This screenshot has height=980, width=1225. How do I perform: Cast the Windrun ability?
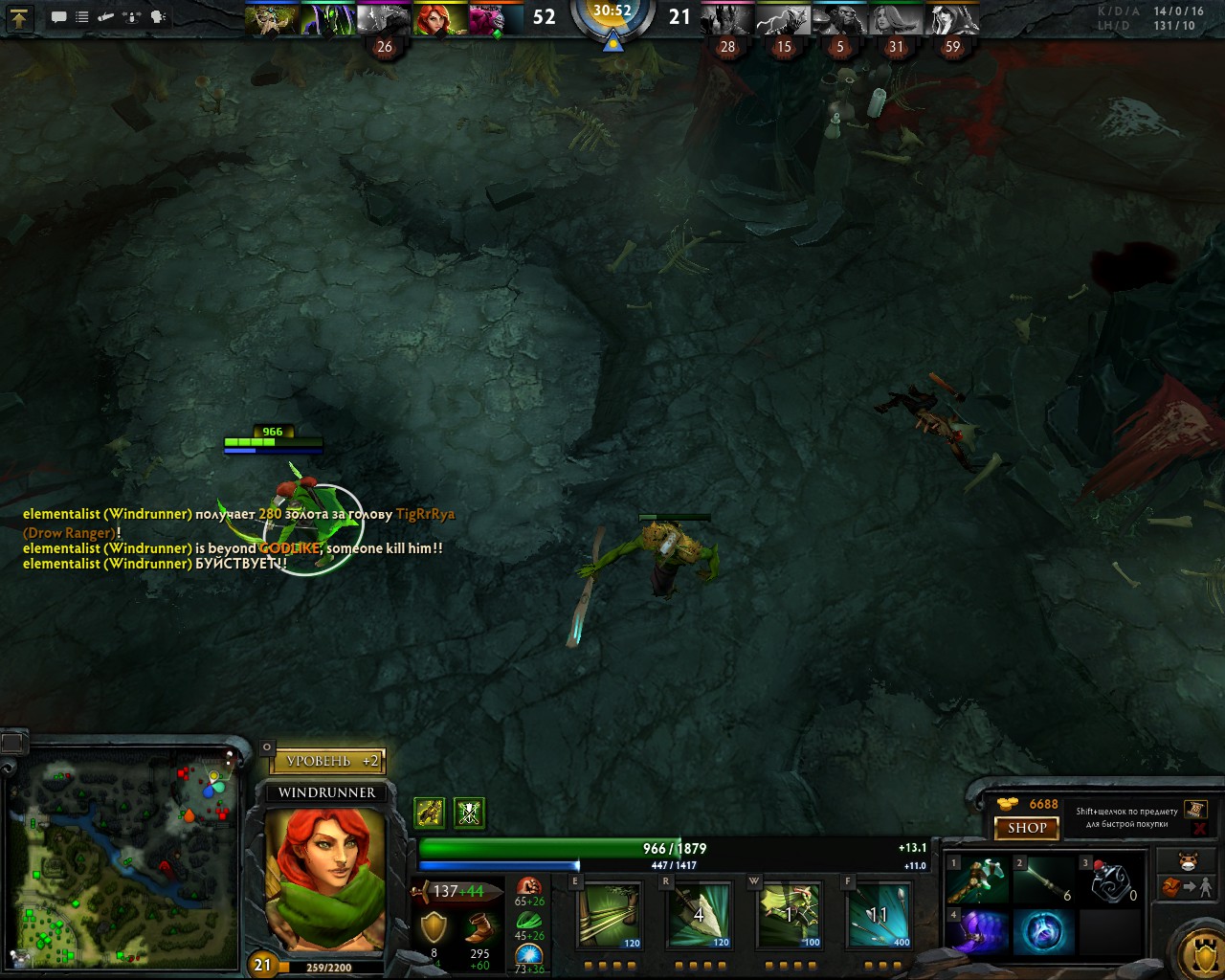pos(791,914)
